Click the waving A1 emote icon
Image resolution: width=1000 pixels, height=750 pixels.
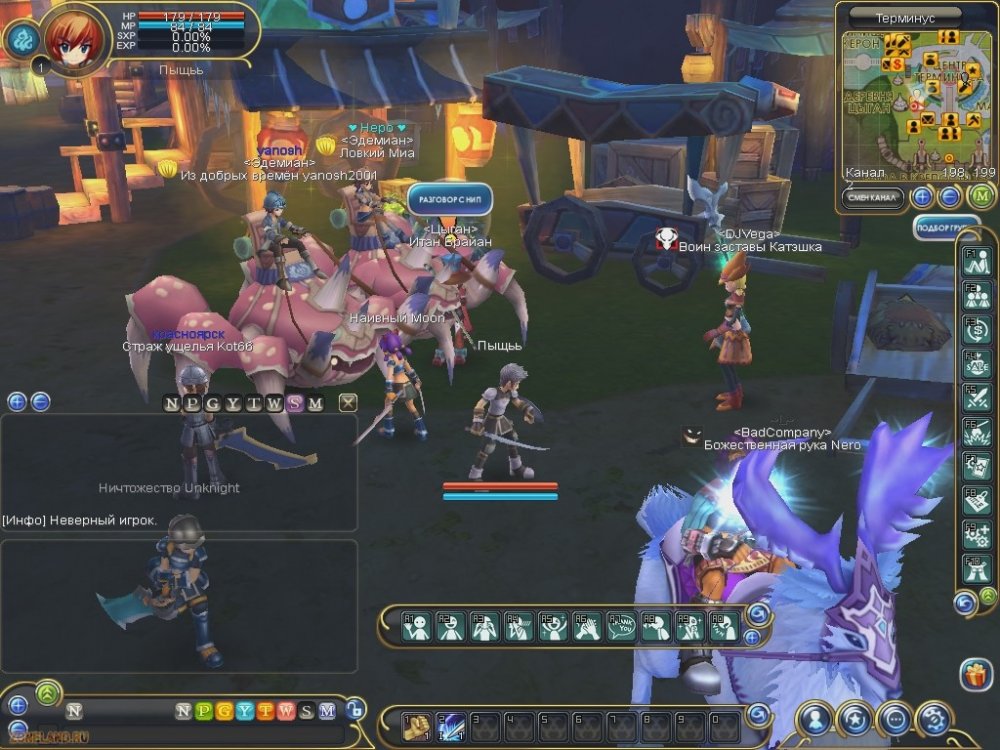[417, 627]
